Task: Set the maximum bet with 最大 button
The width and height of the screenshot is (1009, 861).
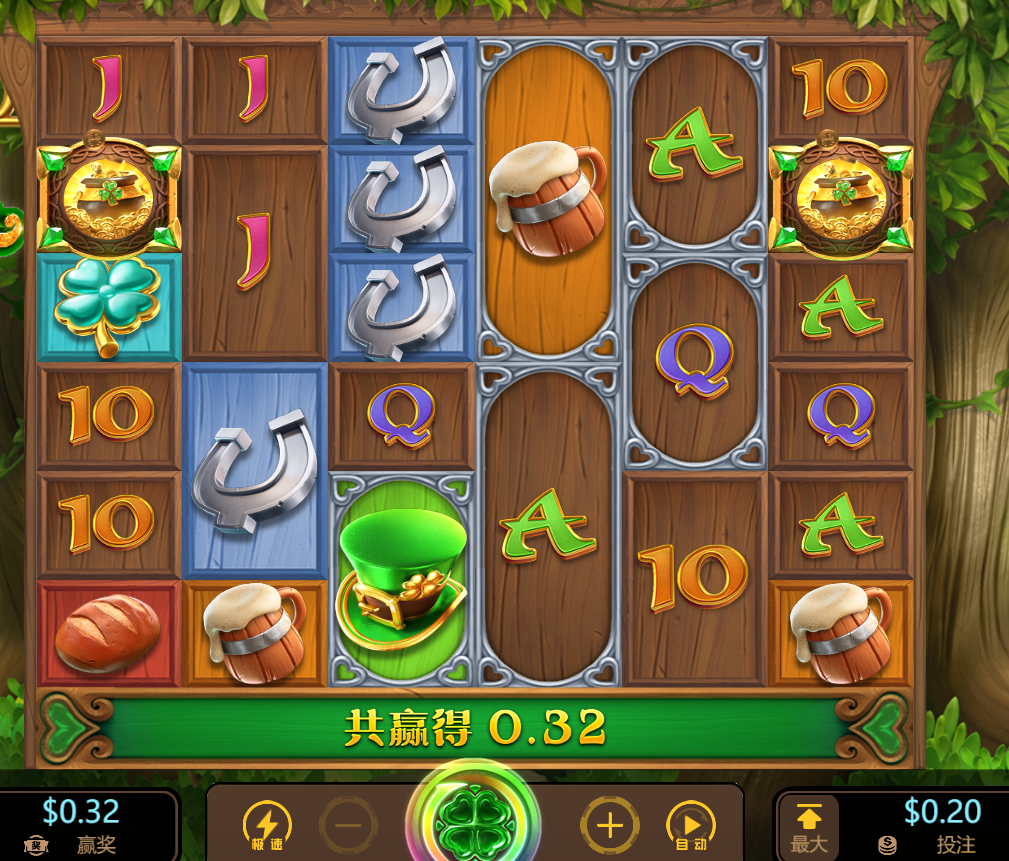Action: (x=808, y=827)
